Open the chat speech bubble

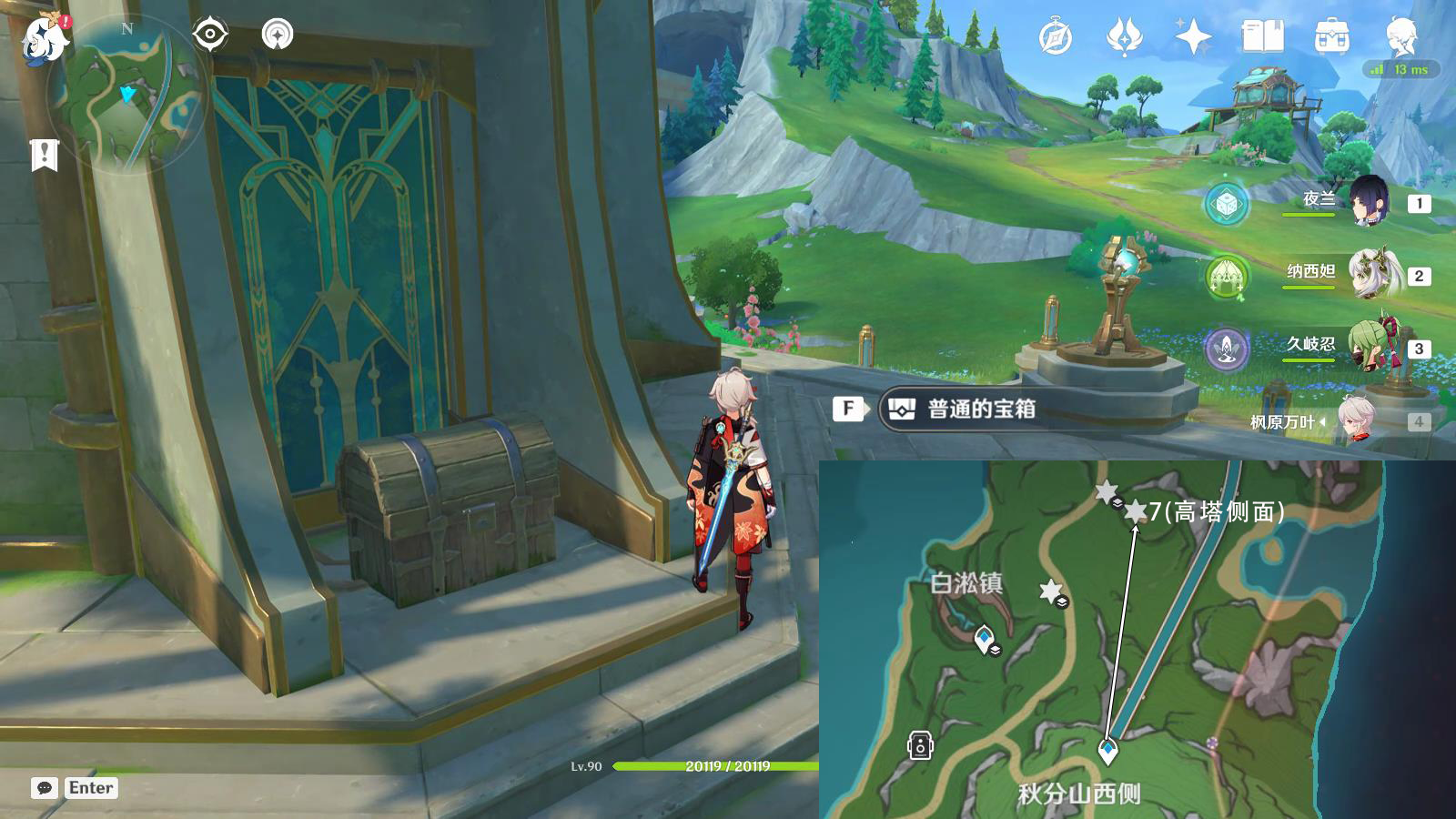44,788
